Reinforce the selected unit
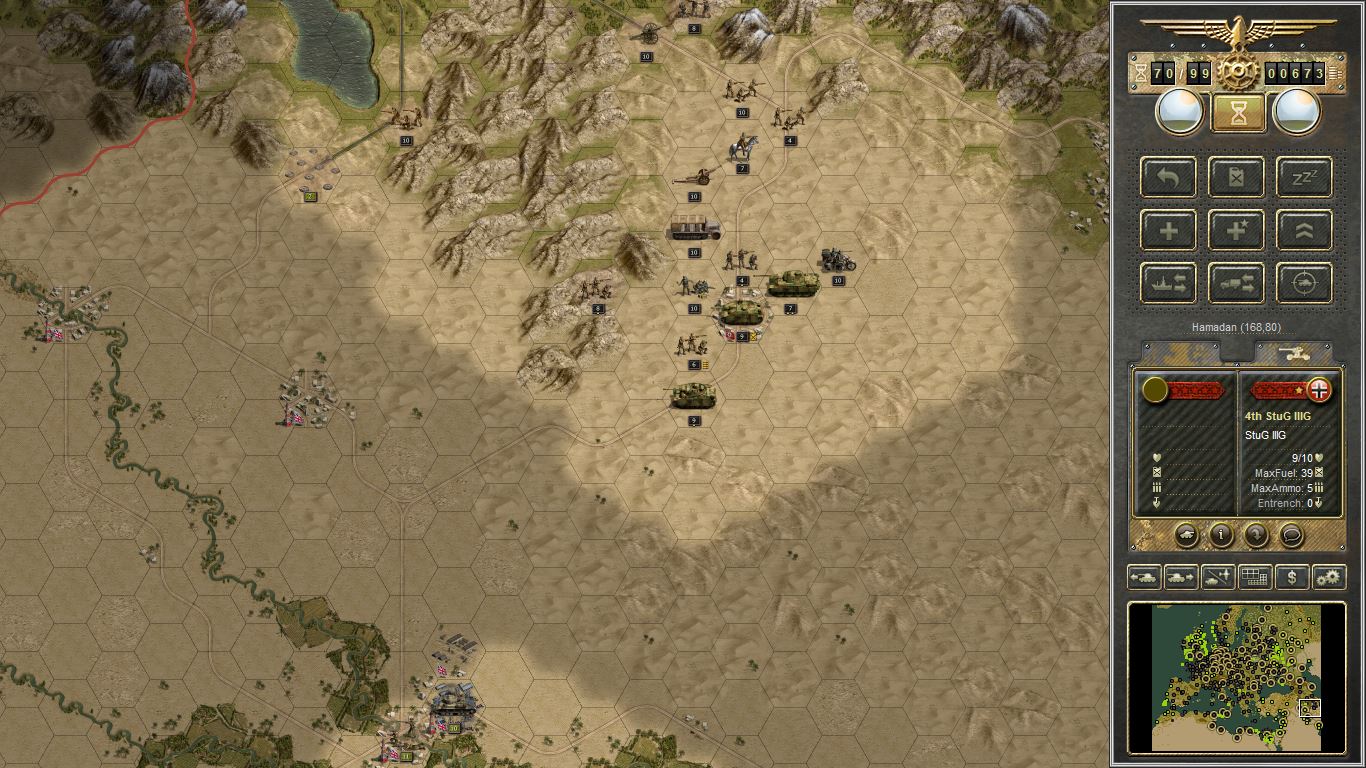The width and height of the screenshot is (1366, 768). pos(1167,230)
